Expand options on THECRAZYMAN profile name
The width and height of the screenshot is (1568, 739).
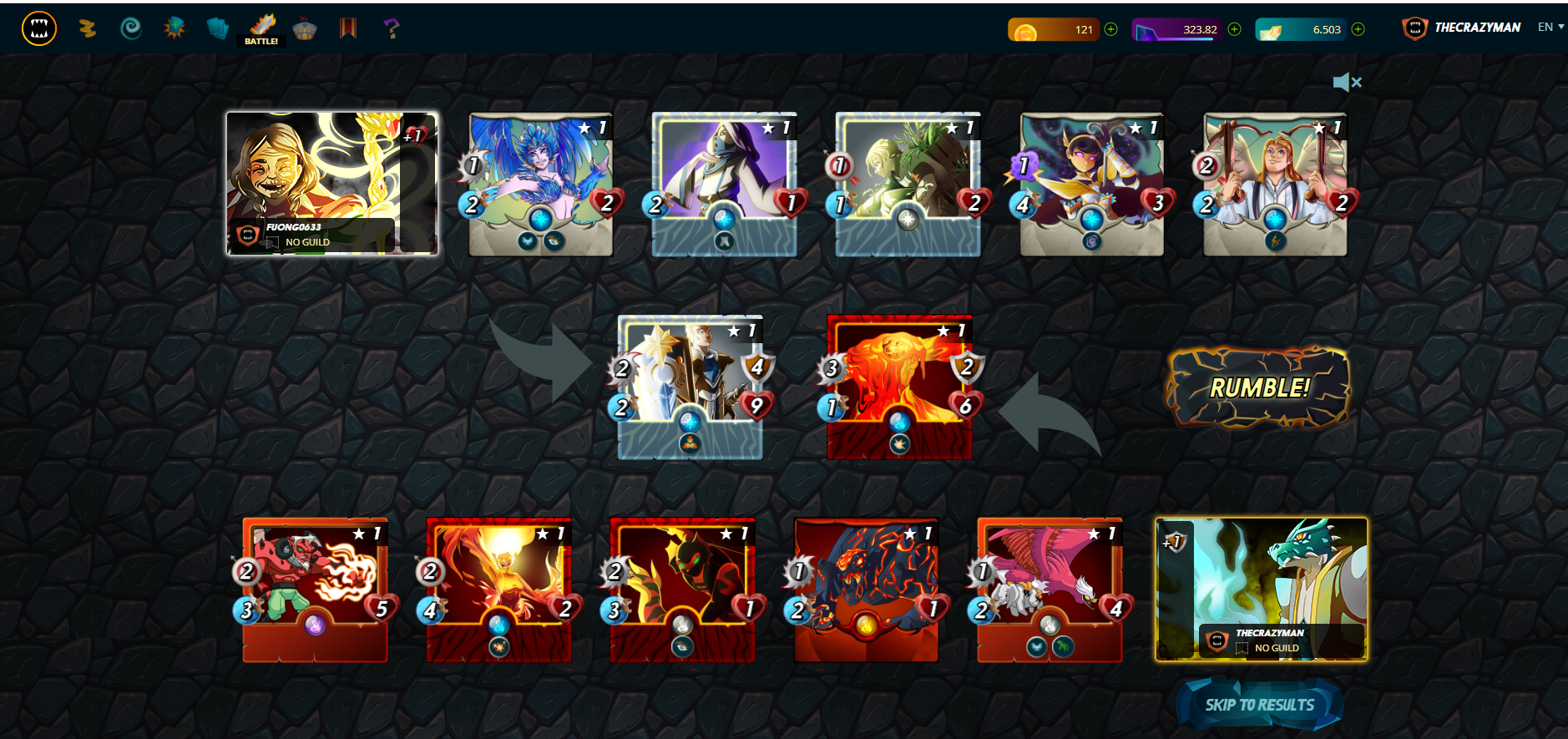(1476, 26)
